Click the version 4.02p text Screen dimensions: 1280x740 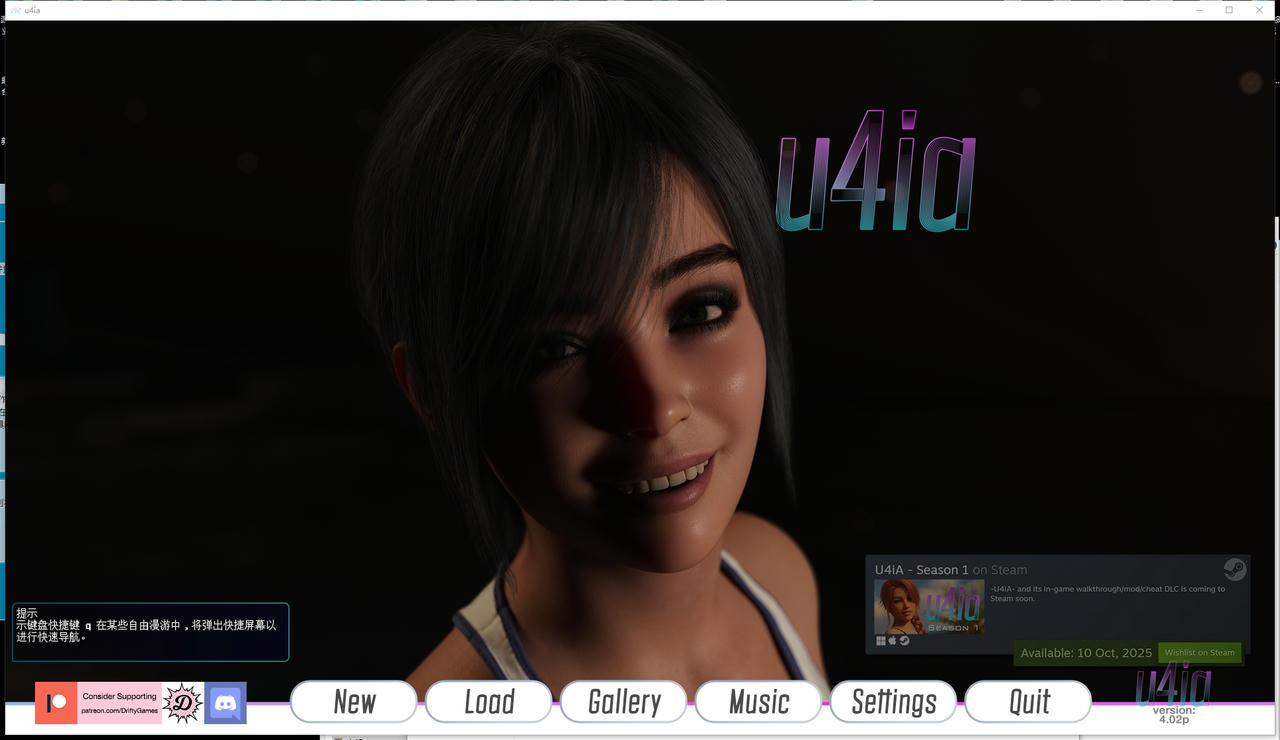(x=1173, y=713)
